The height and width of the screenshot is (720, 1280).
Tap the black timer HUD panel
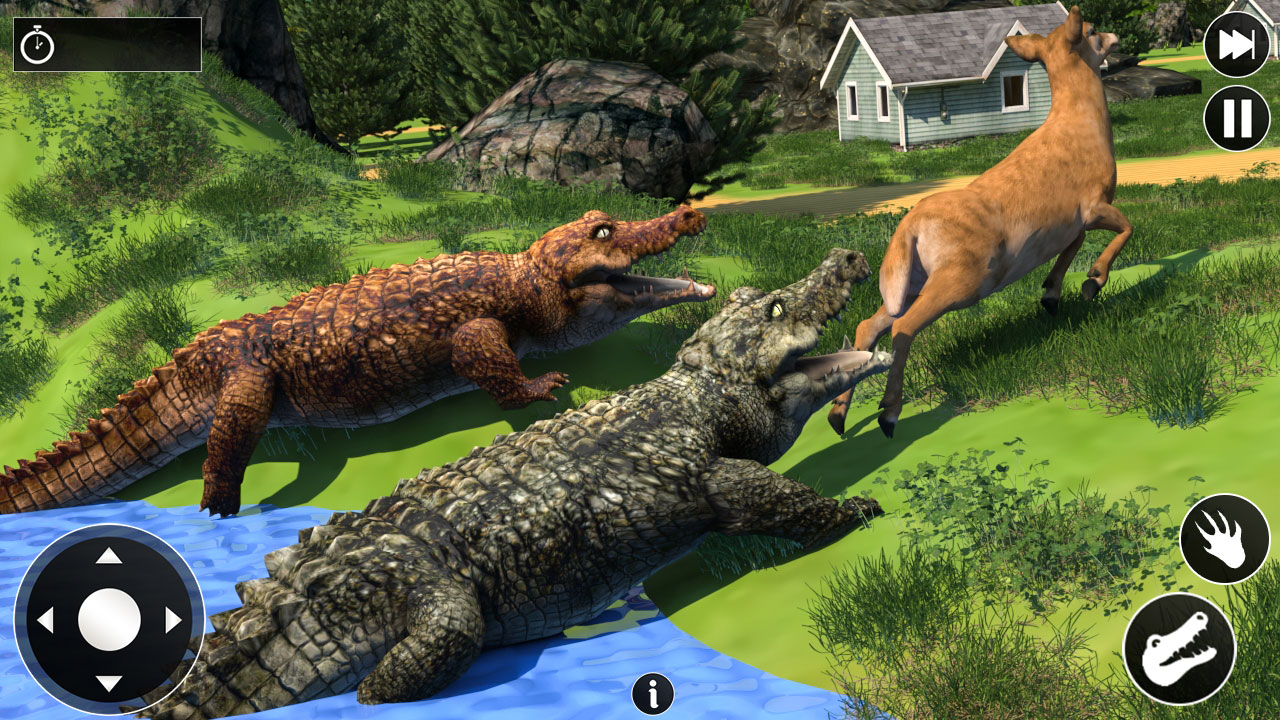coord(105,45)
